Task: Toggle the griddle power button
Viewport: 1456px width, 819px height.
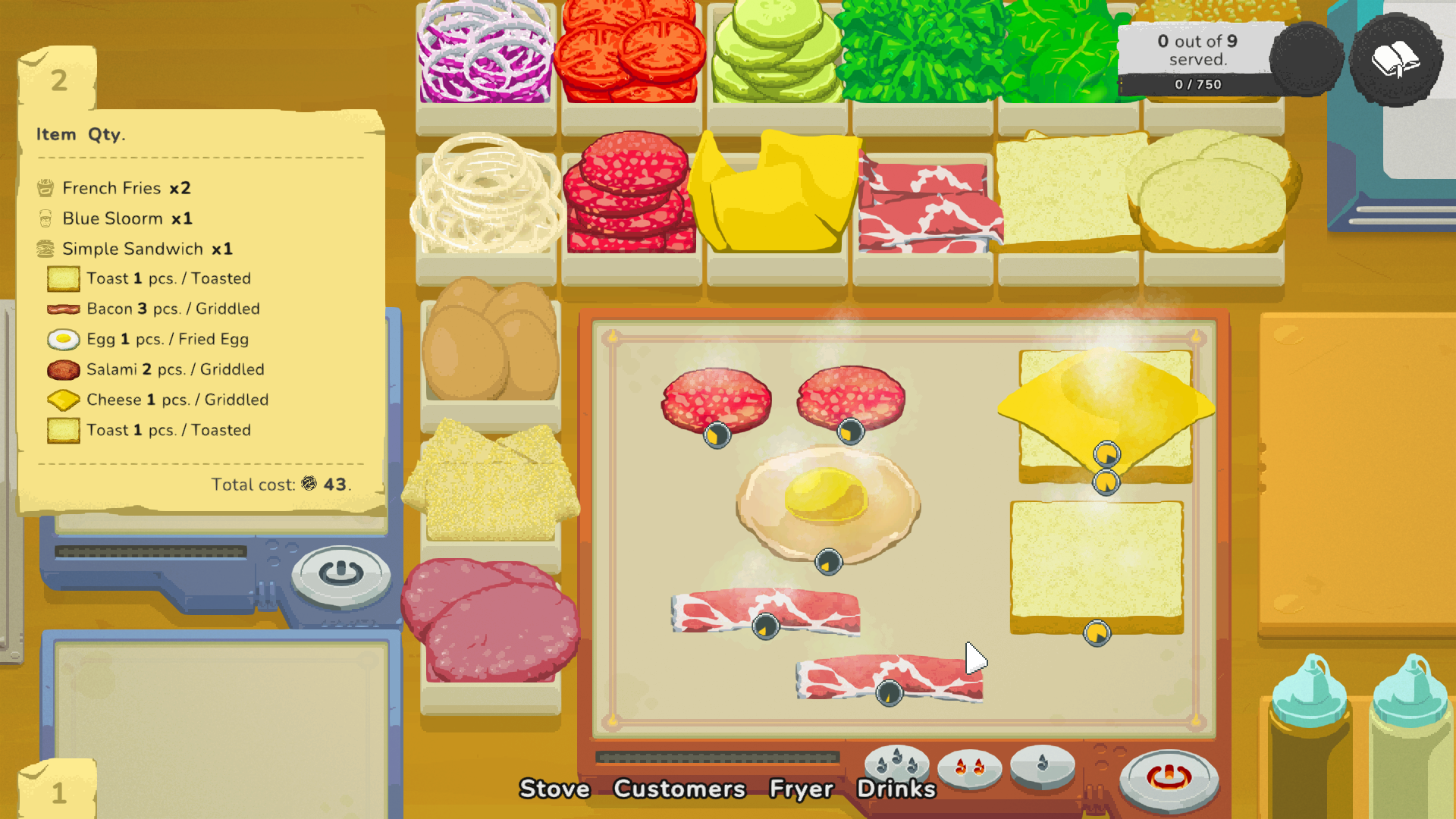Action: [x=1169, y=776]
